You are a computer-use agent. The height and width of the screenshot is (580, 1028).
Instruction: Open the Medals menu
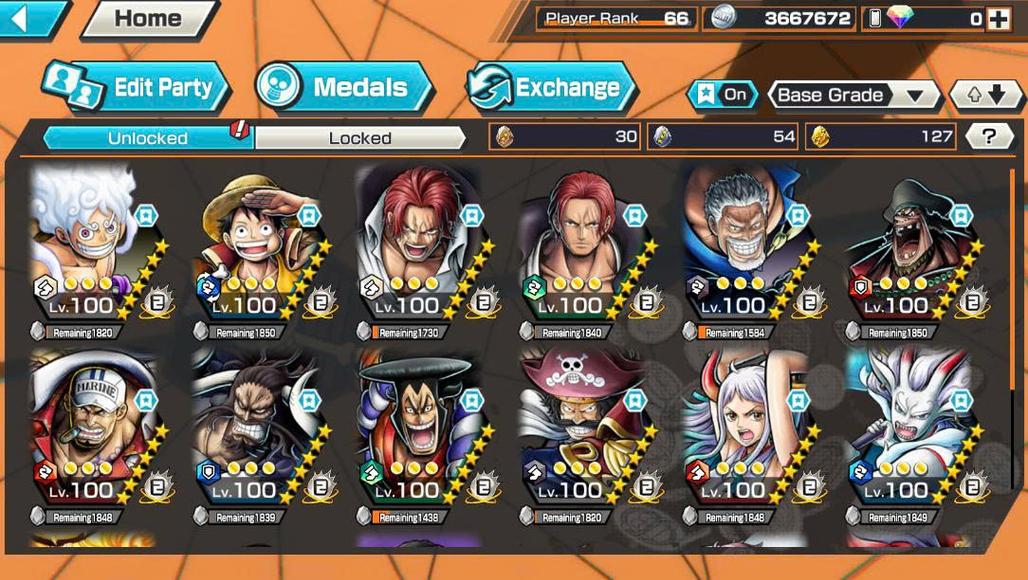344,87
